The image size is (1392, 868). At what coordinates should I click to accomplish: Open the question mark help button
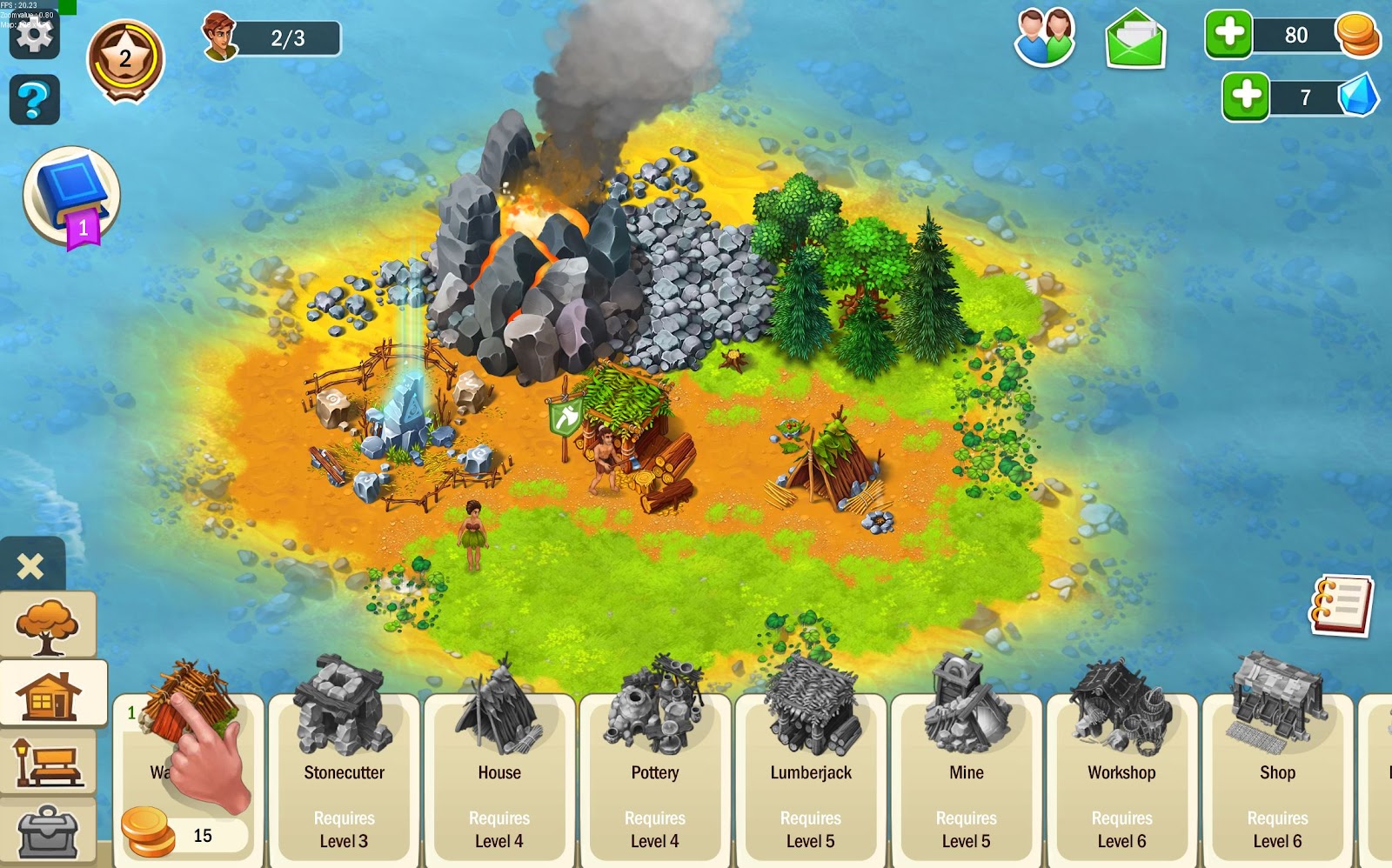coord(34,100)
